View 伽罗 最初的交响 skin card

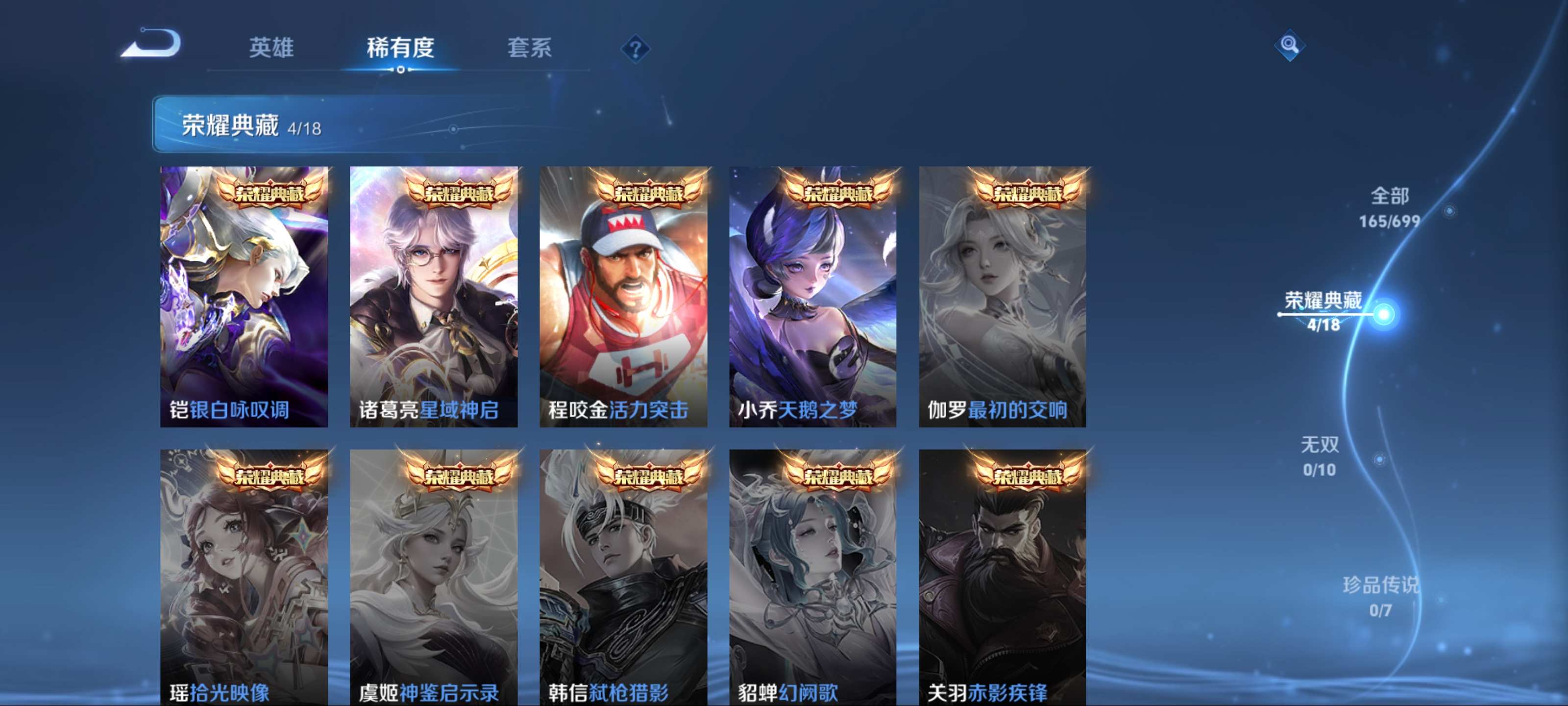[x=1002, y=297]
